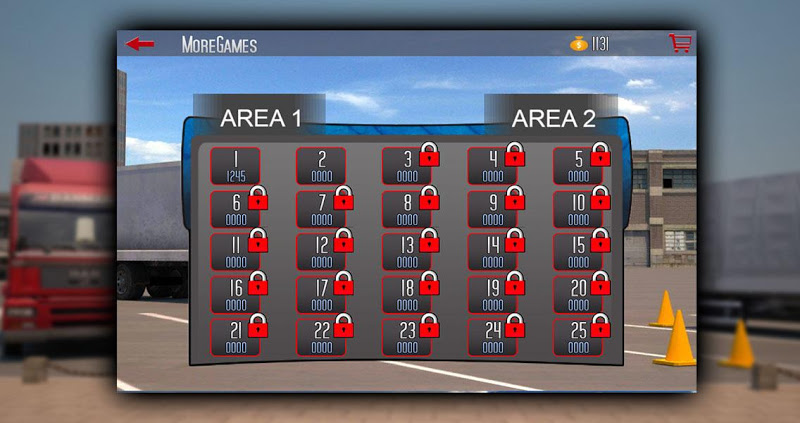Screen dimensions: 800x423
Task: Go back with the red arrow
Action: [140, 44]
